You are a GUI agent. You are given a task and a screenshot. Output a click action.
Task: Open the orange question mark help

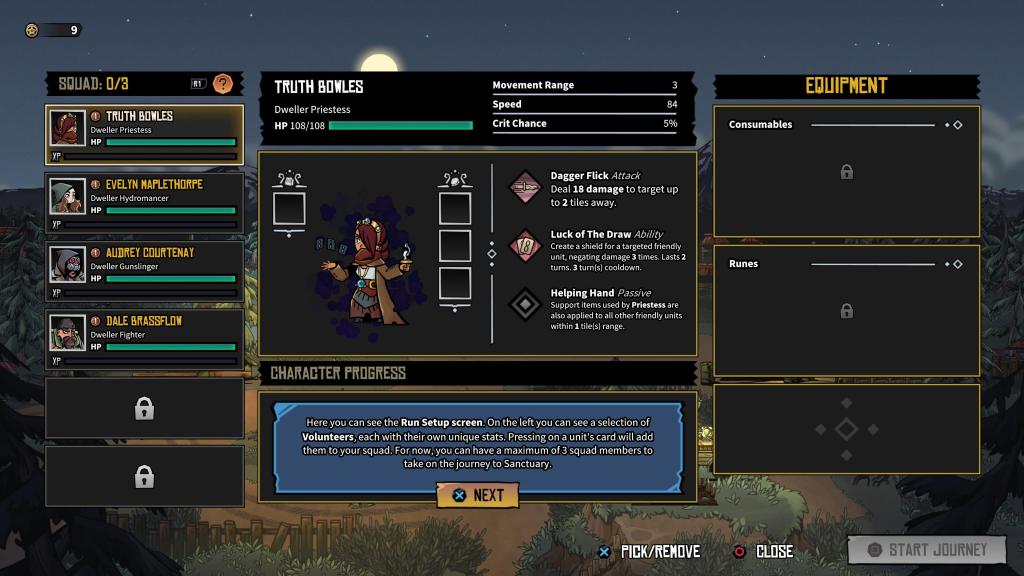tap(223, 84)
